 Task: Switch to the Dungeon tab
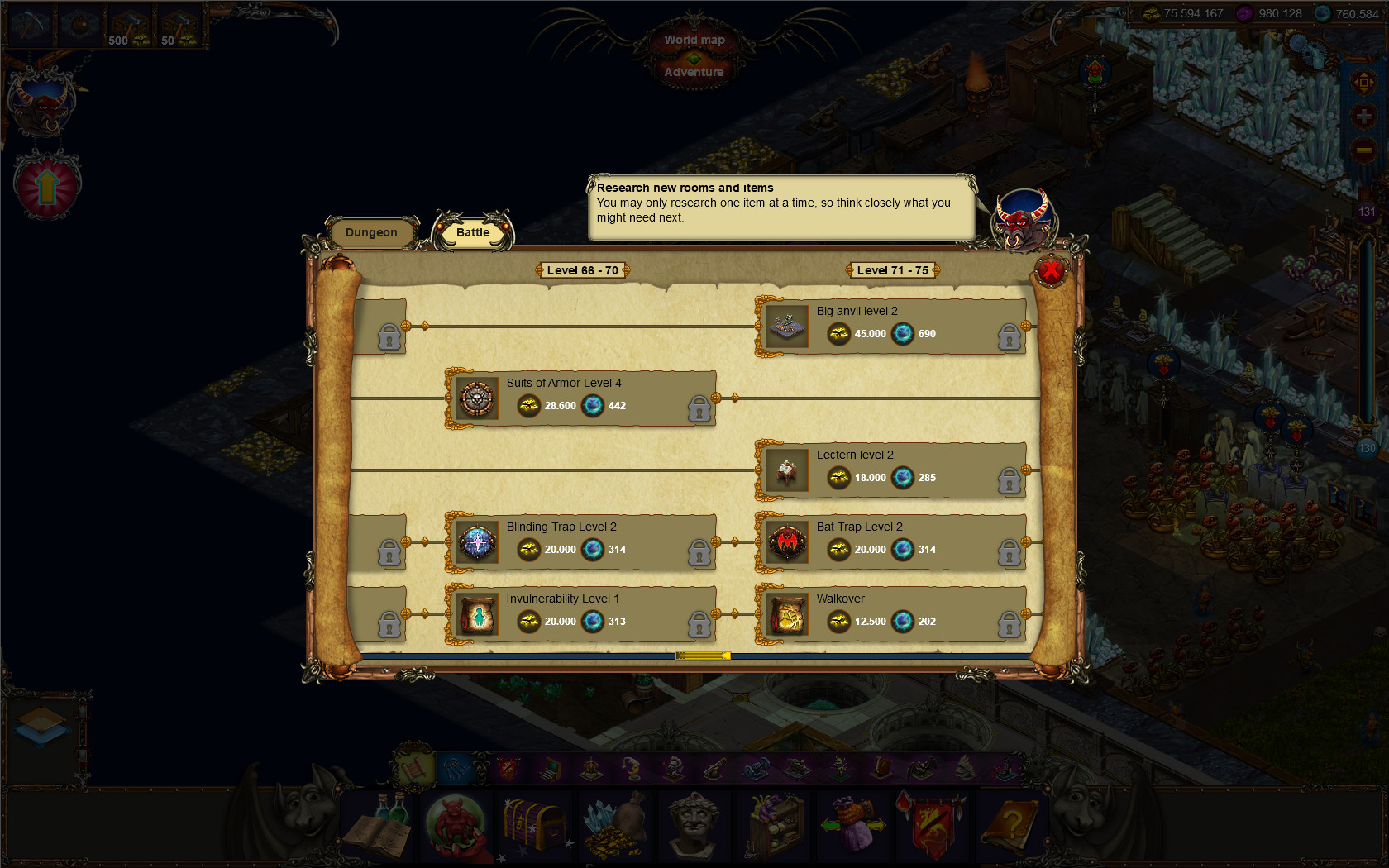coord(372,232)
